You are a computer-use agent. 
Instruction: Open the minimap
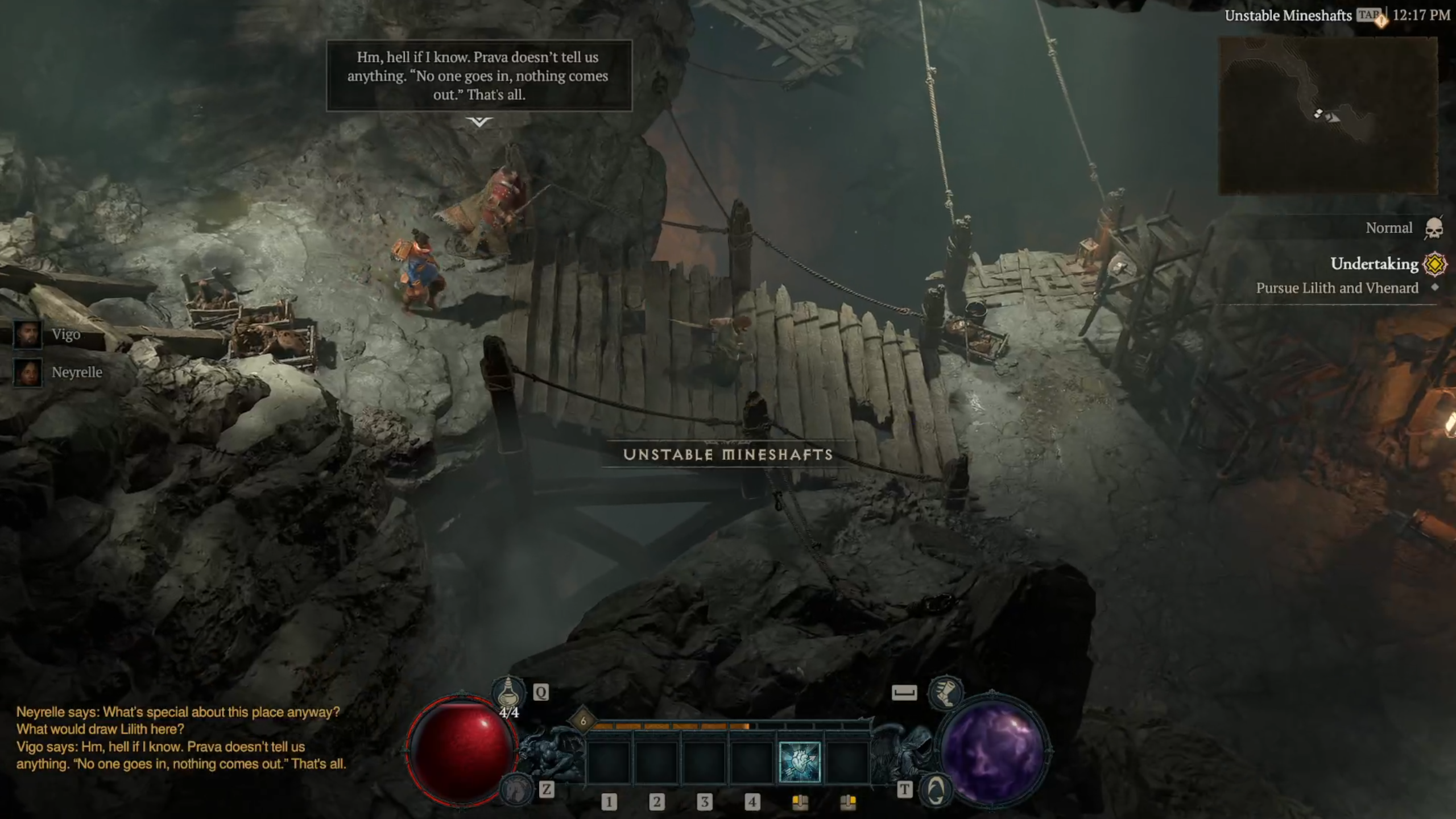1328,116
